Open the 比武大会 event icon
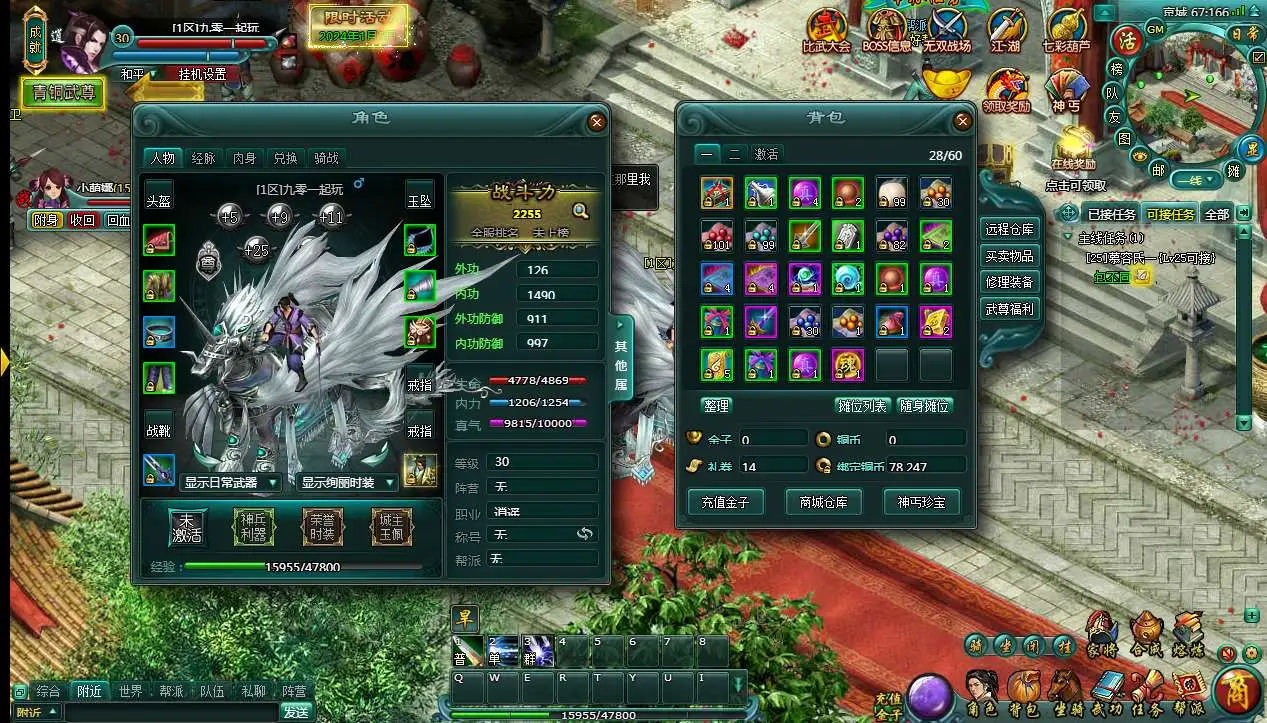 tap(826, 34)
